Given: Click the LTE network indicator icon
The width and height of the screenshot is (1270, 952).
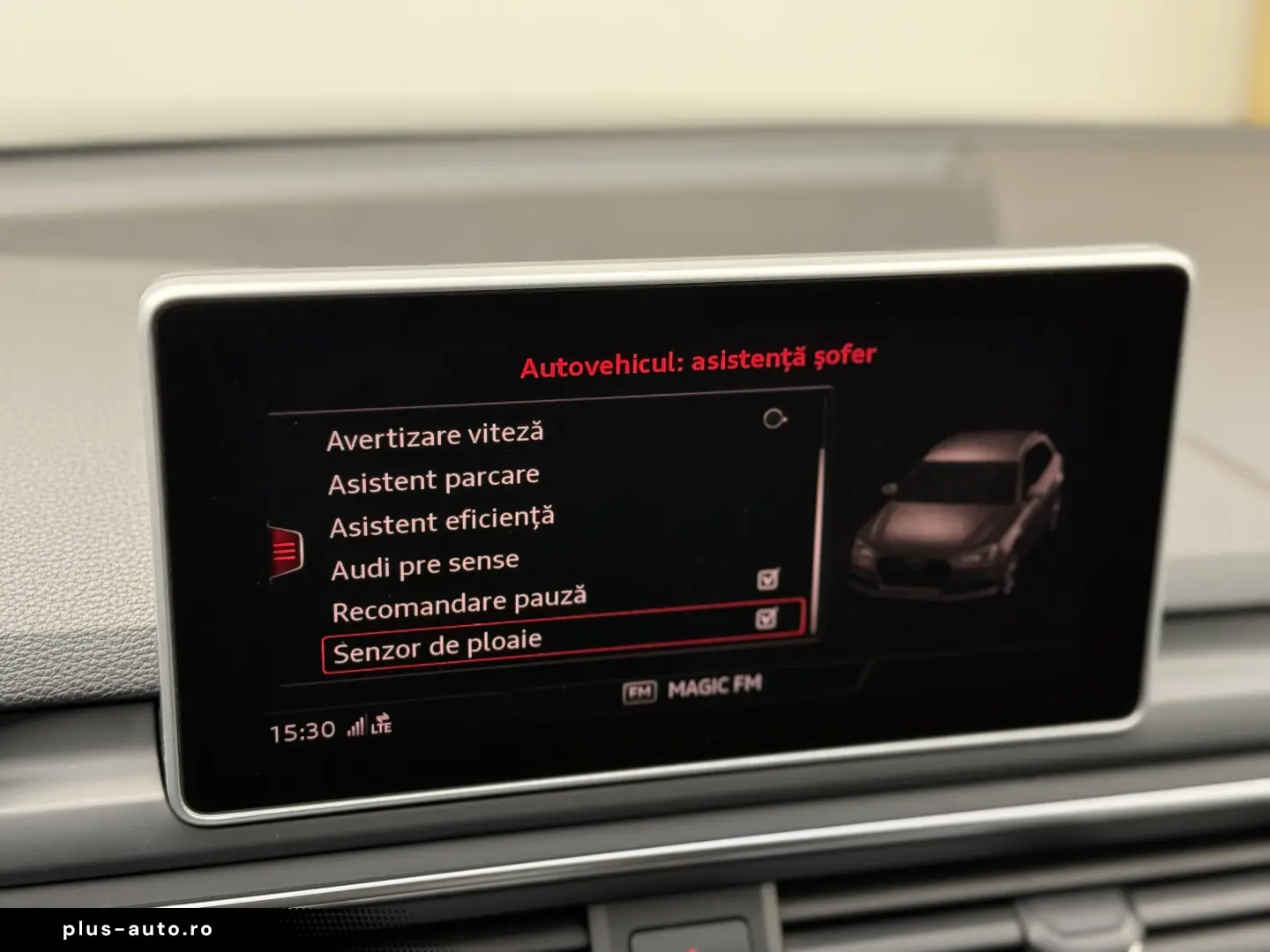Looking at the screenshot, I should pos(383,732).
